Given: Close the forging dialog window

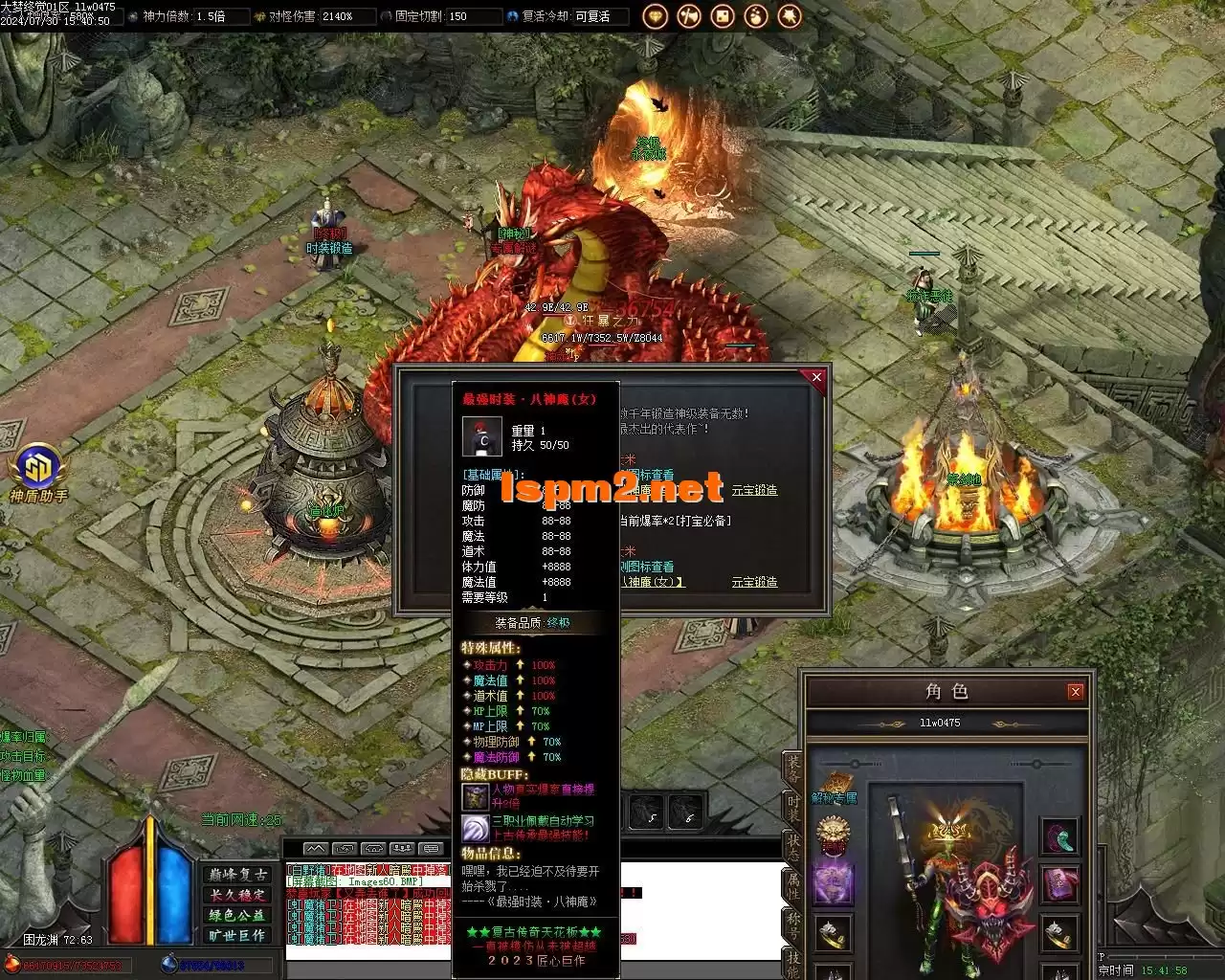Looking at the screenshot, I should 816,377.
